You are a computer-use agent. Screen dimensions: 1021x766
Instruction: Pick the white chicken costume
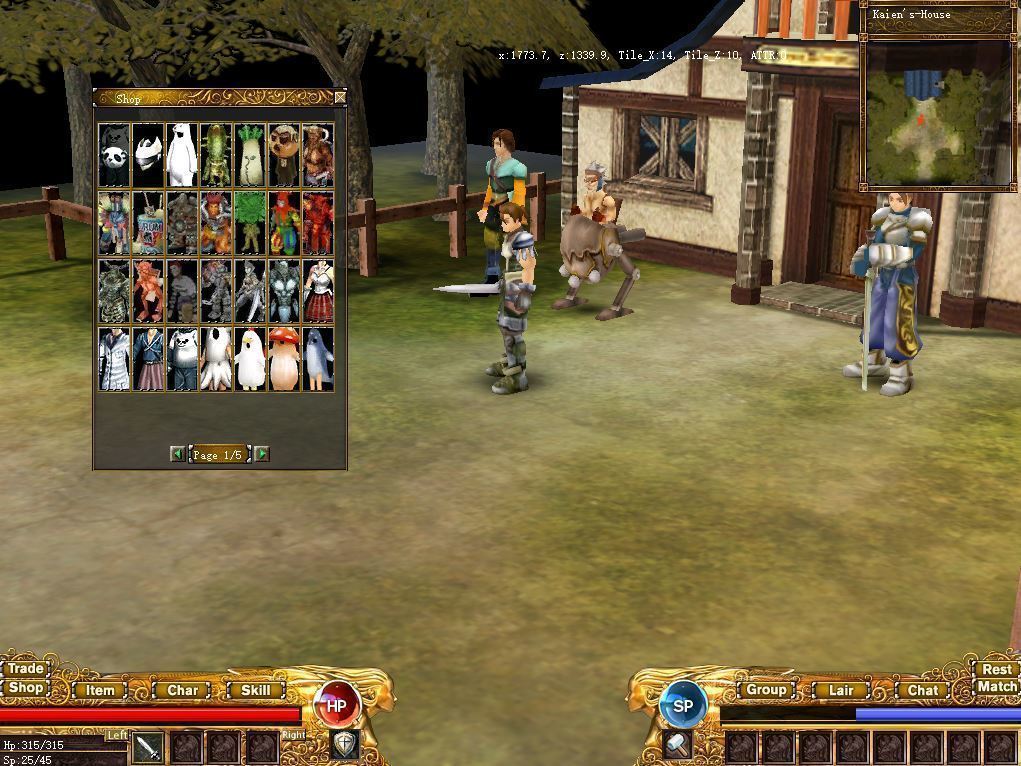[250, 360]
